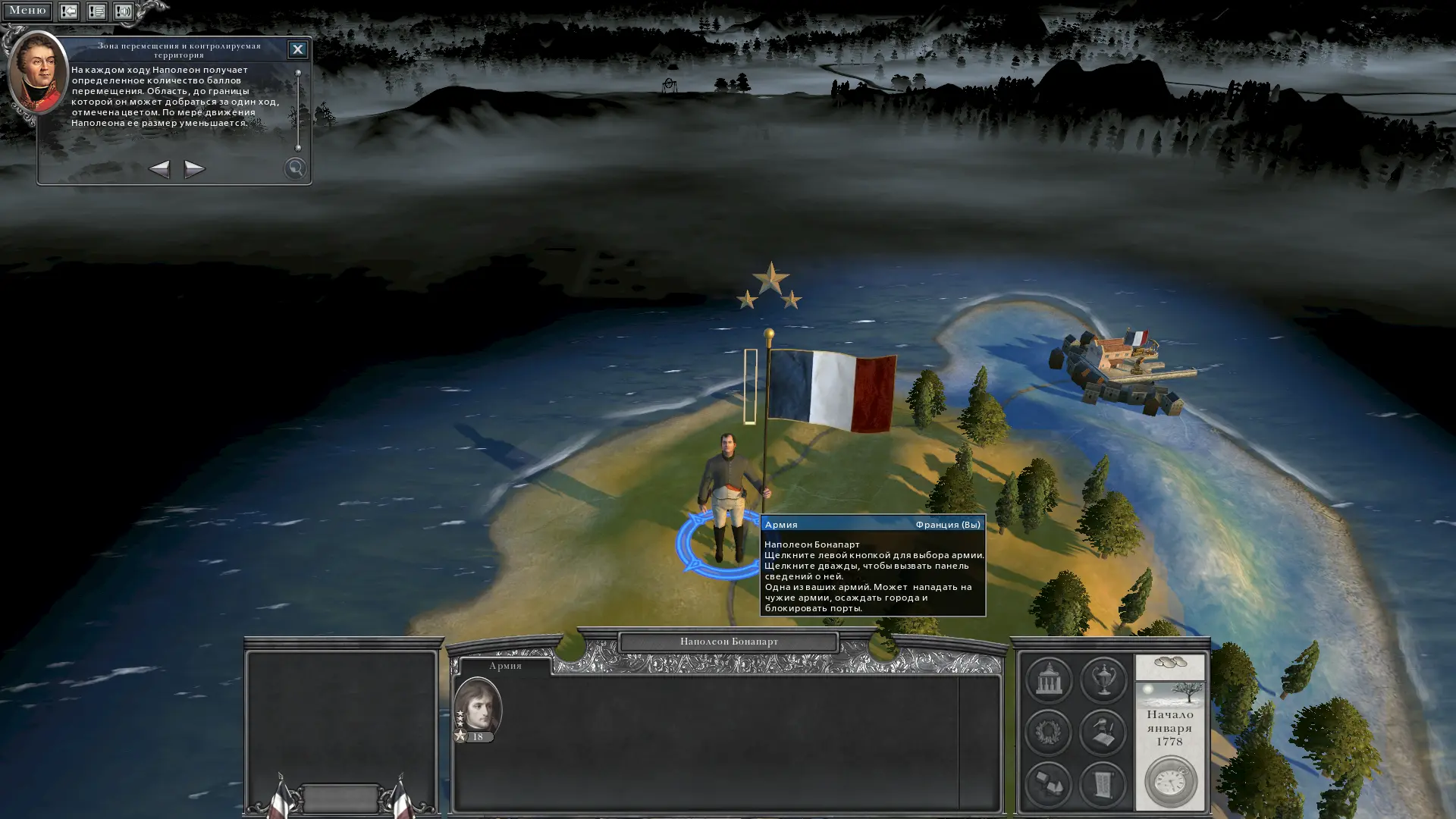The image size is (1456, 819).
Task: Open the research and technology panel
Action: click(x=1103, y=732)
